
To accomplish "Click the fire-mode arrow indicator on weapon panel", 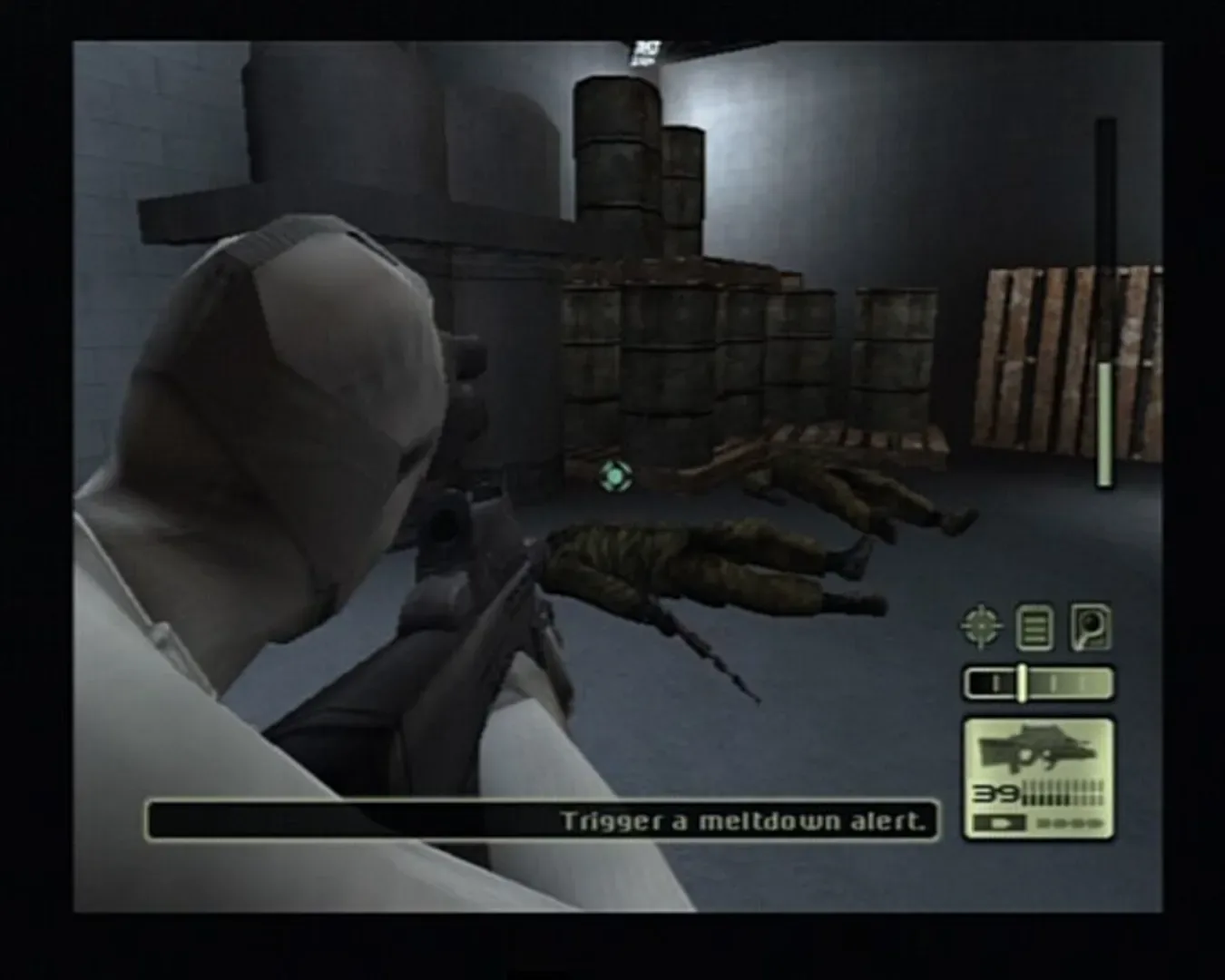I will 1000,821.
